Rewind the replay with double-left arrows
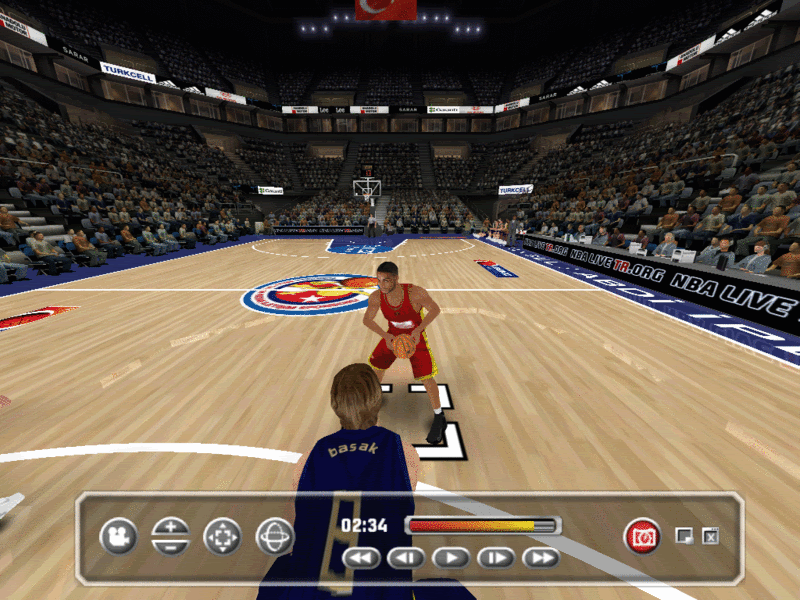The height and width of the screenshot is (600, 800). coord(362,558)
